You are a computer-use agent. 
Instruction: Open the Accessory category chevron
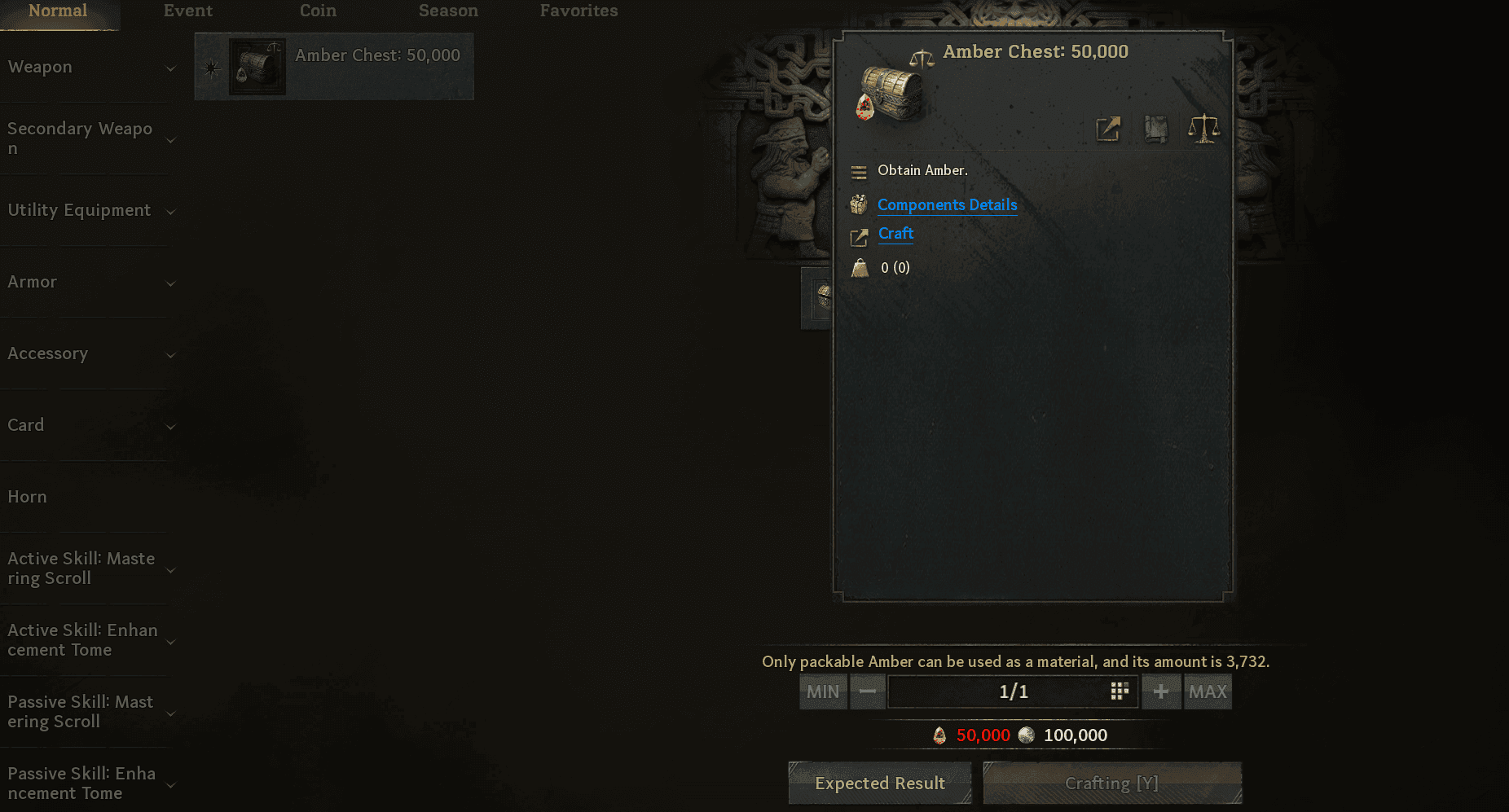pyautogui.click(x=170, y=355)
